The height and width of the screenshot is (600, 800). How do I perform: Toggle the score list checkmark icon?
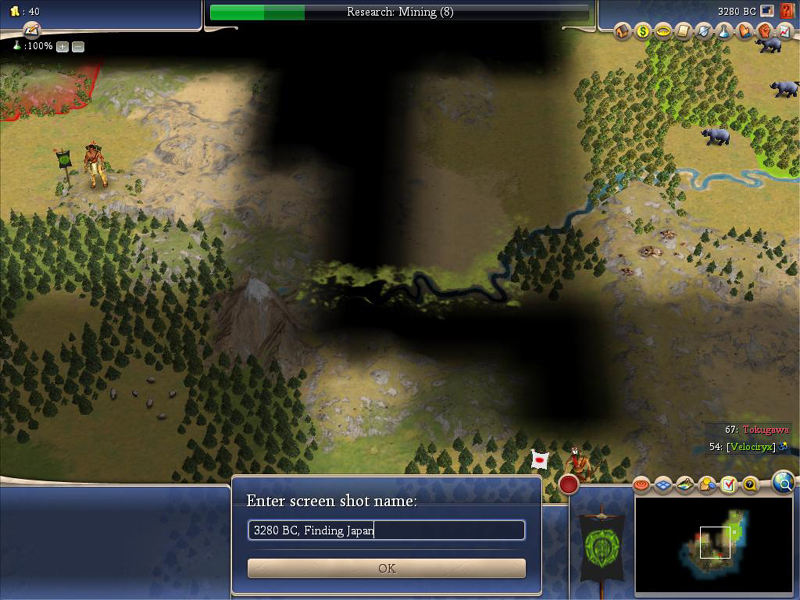(x=729, y=485)
